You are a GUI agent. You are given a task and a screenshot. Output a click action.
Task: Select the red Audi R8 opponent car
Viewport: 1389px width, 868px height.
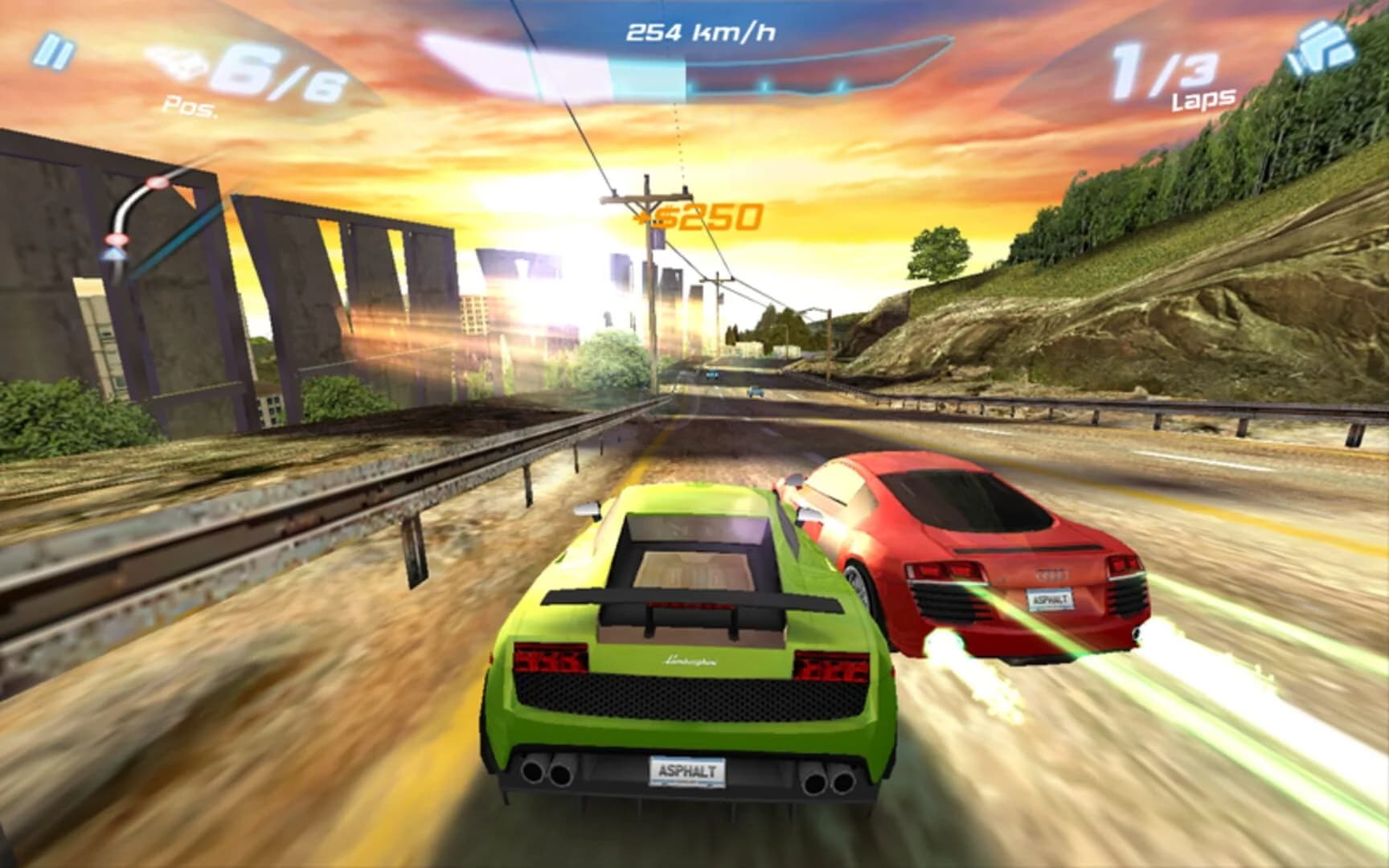(x=981, y=555)
